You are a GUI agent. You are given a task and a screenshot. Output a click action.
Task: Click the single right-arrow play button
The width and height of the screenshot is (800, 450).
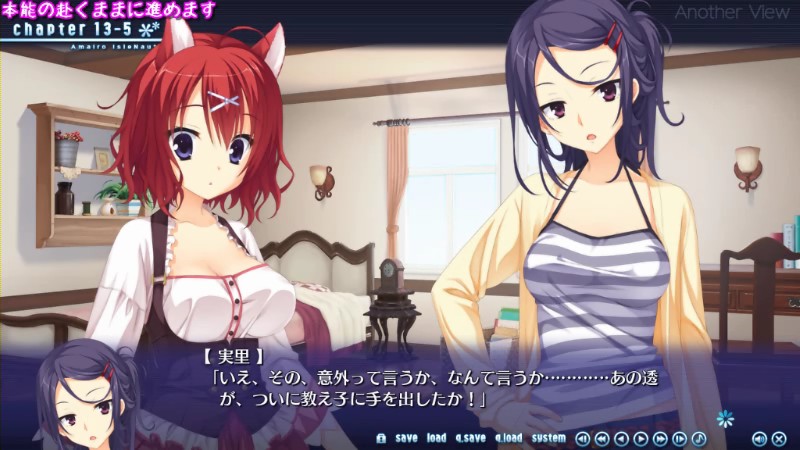point(641,438)
